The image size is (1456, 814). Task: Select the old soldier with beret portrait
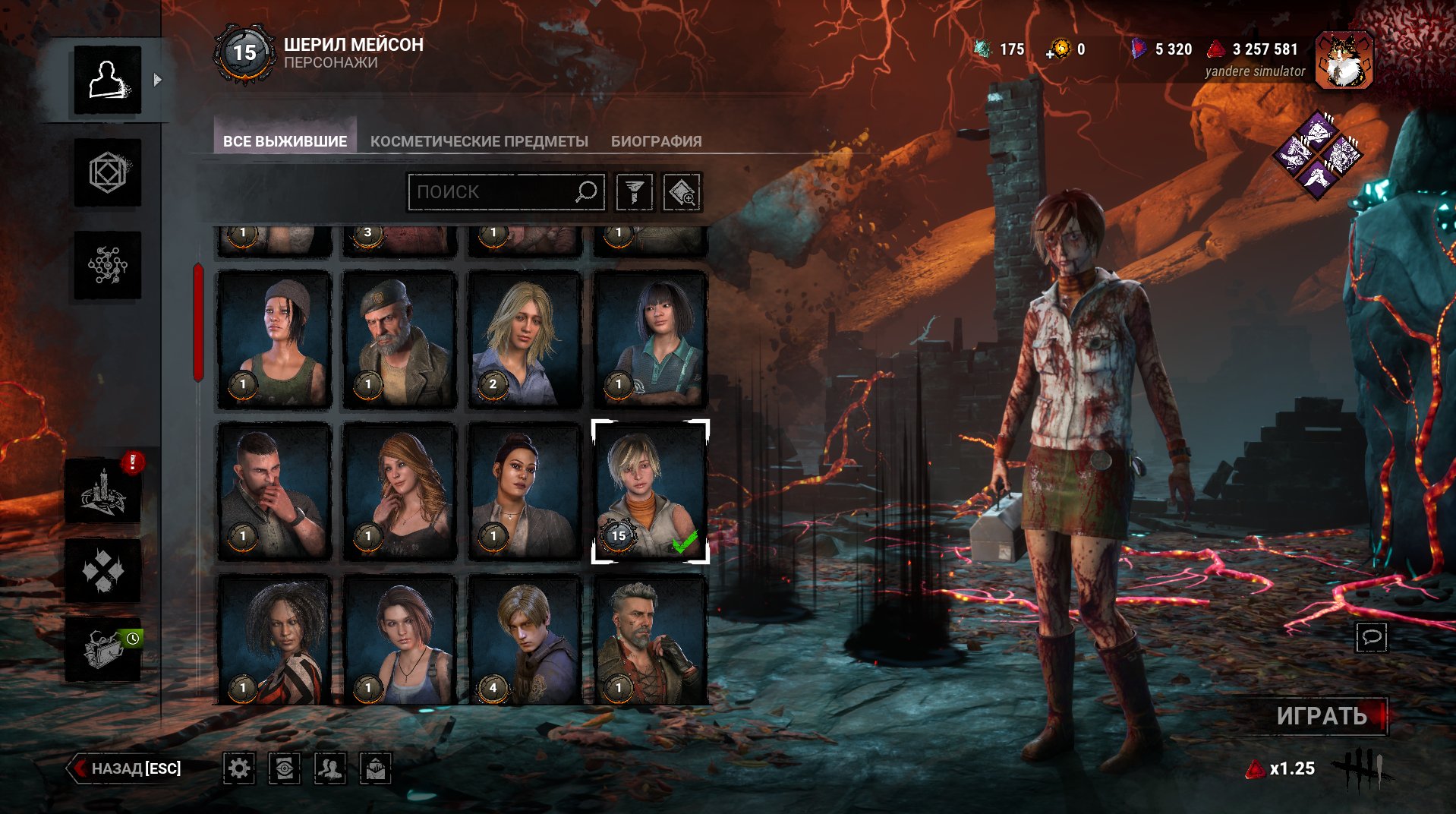[399, 340]
